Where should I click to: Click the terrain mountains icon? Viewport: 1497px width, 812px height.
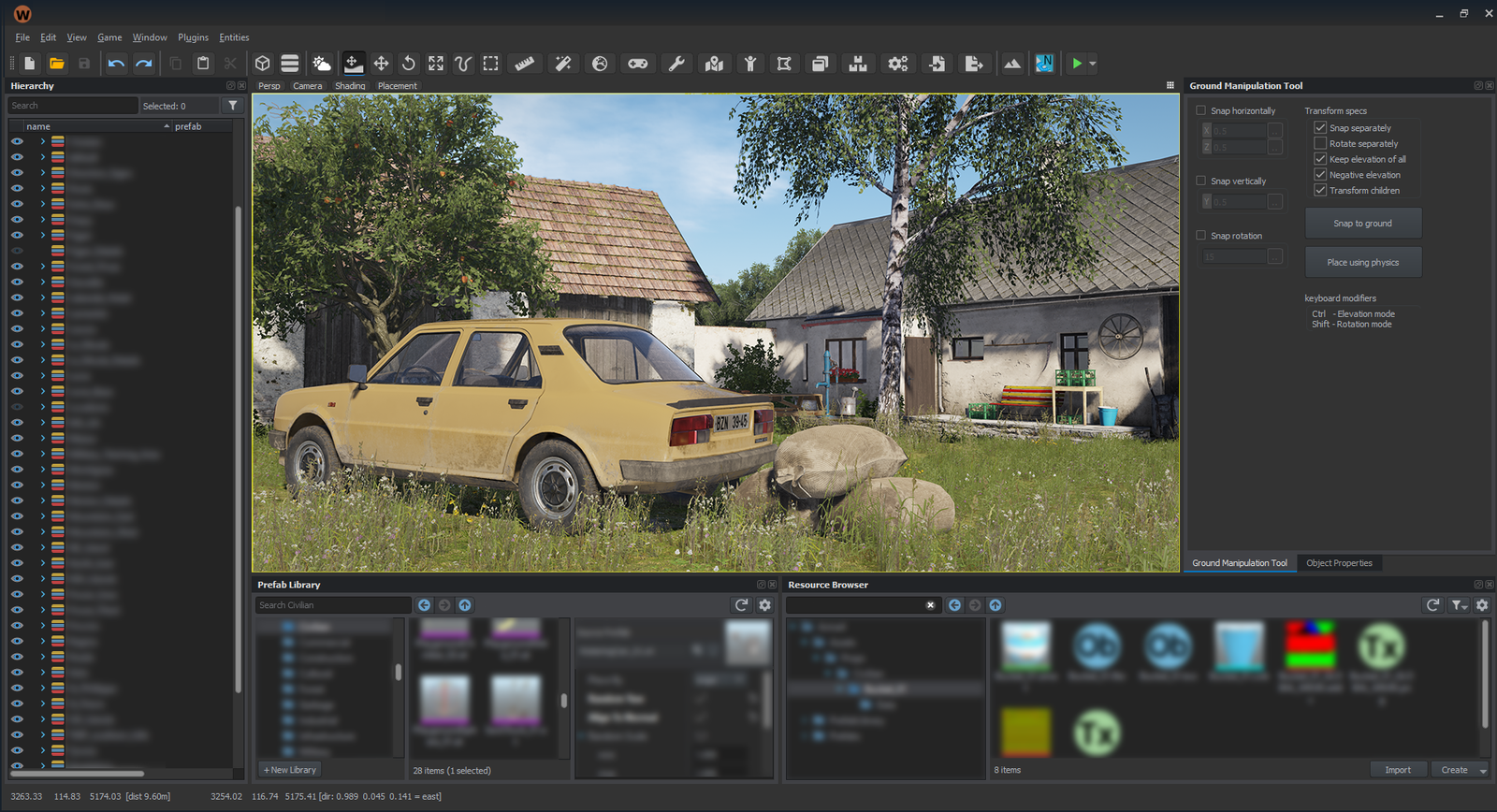pyautogui.click(x=1014, y=63)
